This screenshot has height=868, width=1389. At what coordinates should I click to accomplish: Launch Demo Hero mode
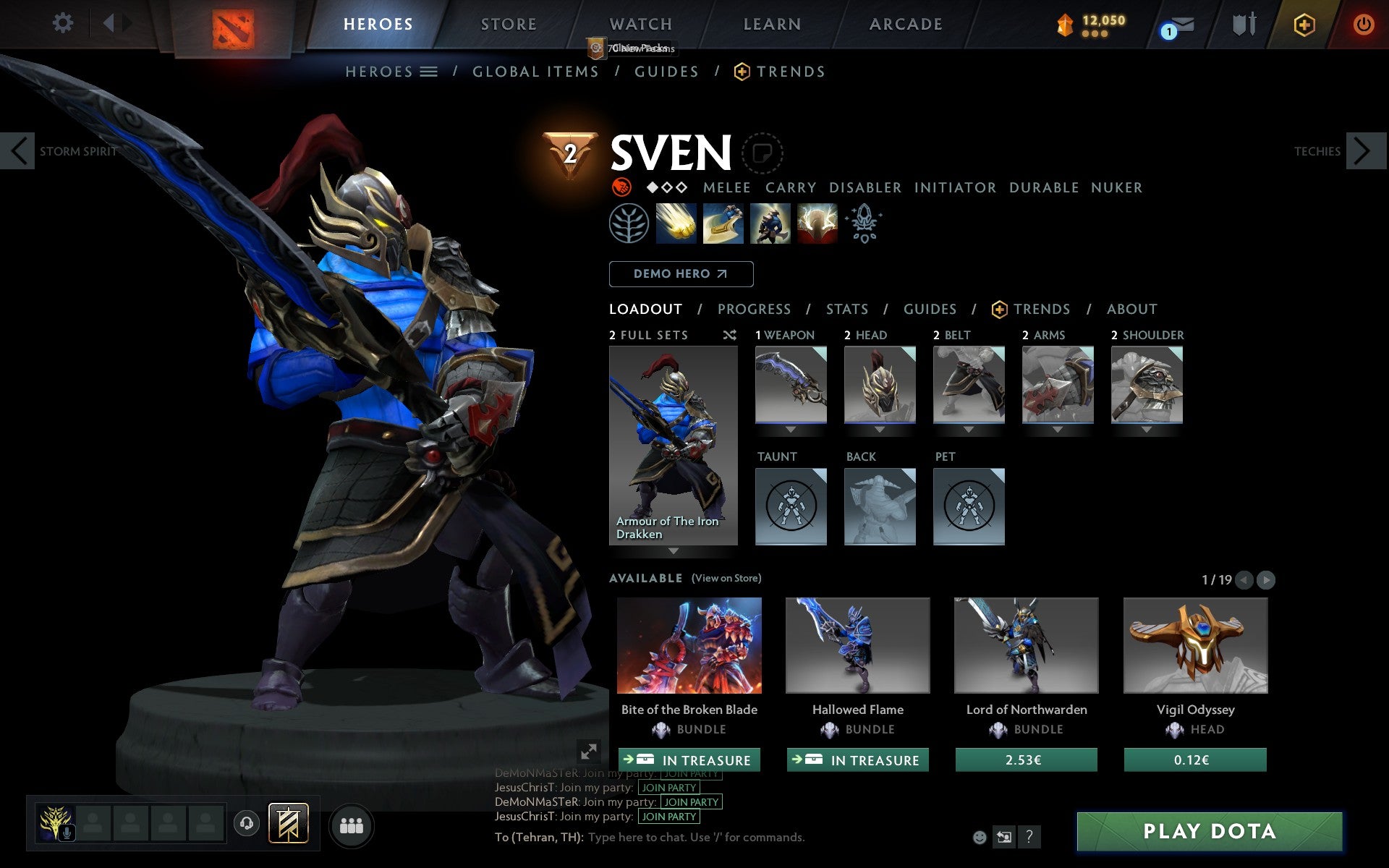pyautogui.click(x=681, y=274)
